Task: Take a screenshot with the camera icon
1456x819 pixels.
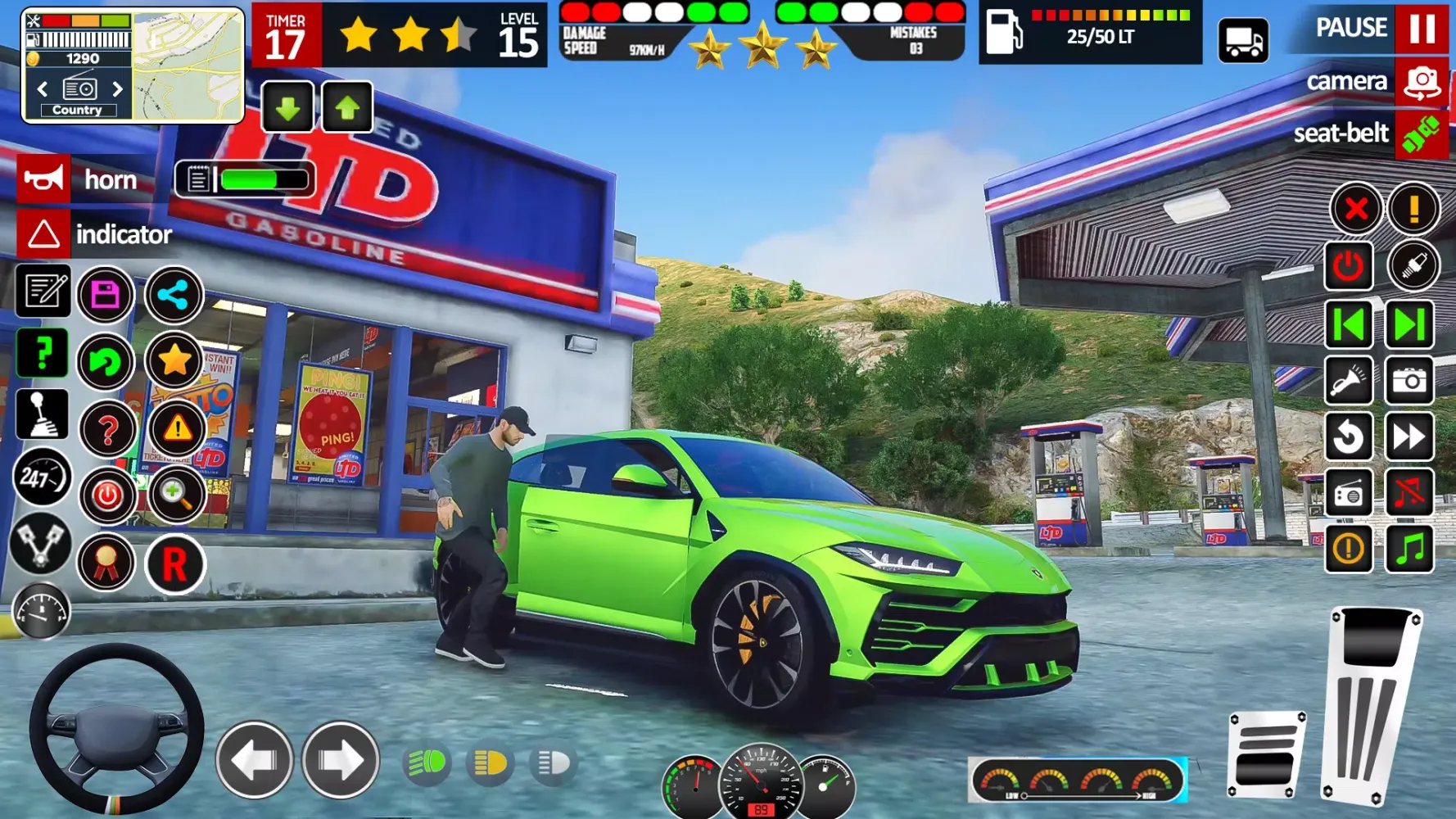Action: 1409,381
